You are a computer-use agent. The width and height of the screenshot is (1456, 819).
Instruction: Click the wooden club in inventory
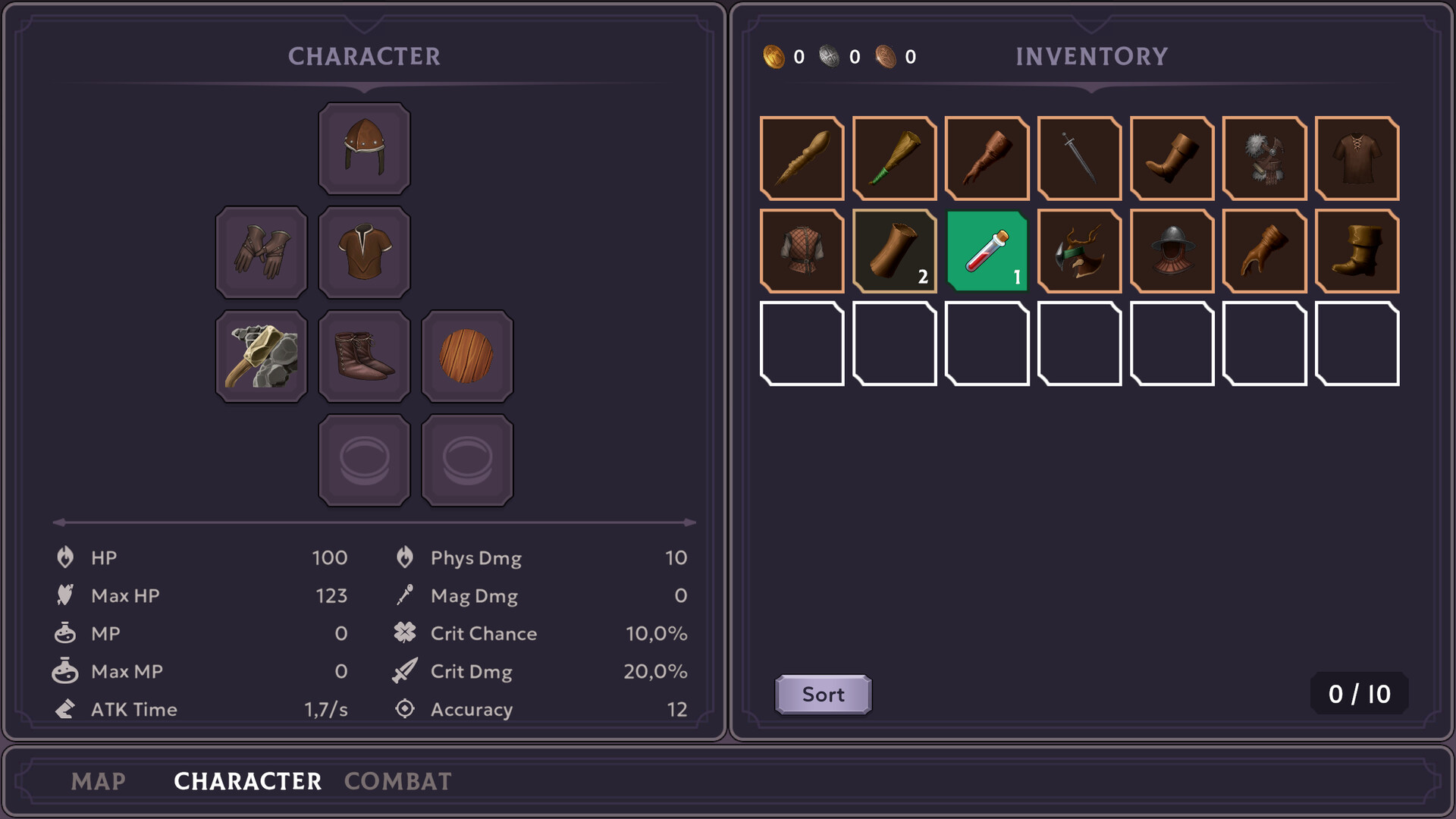coord(802,158)
